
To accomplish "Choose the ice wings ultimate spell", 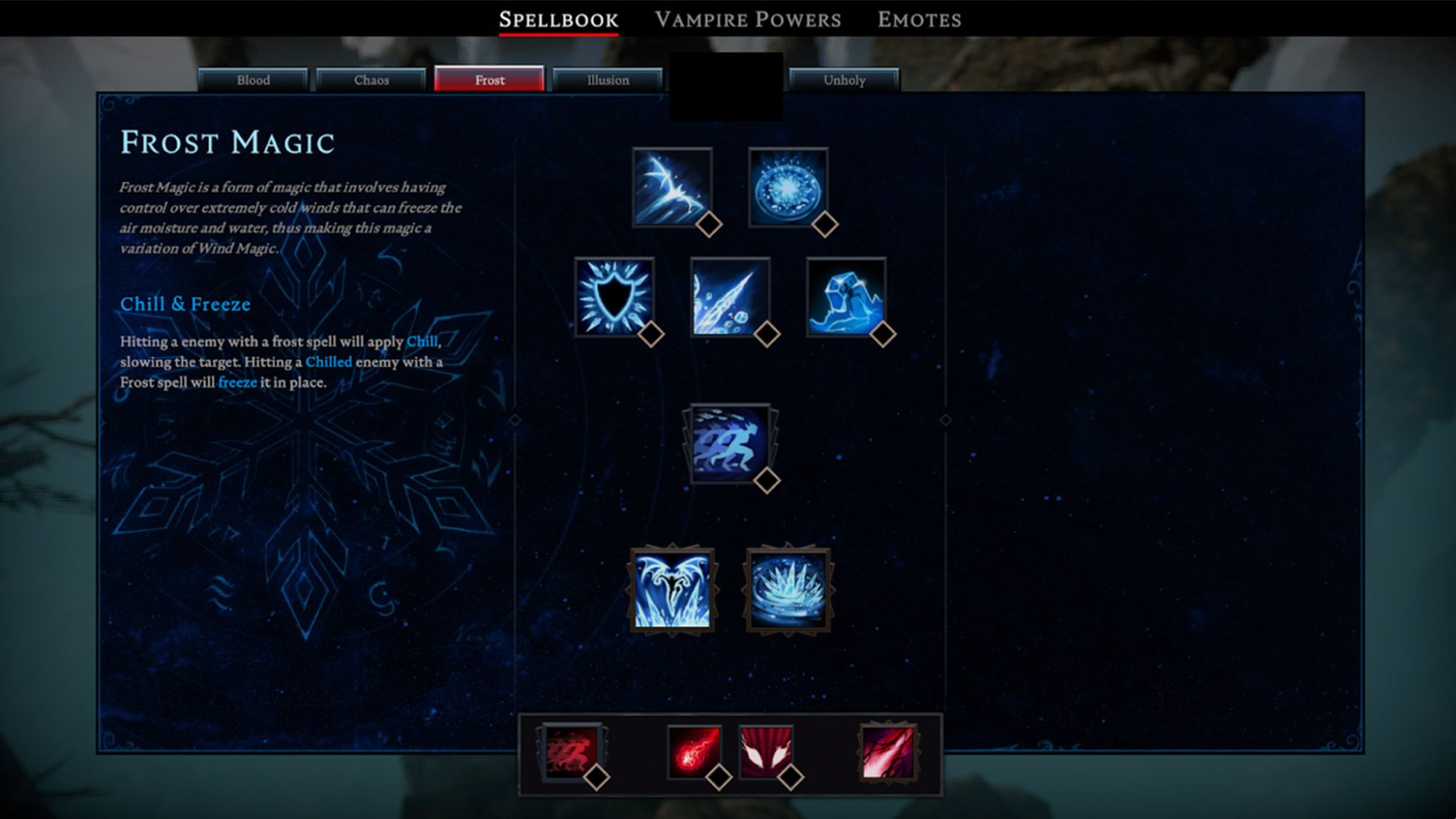I will pos(672,590).
